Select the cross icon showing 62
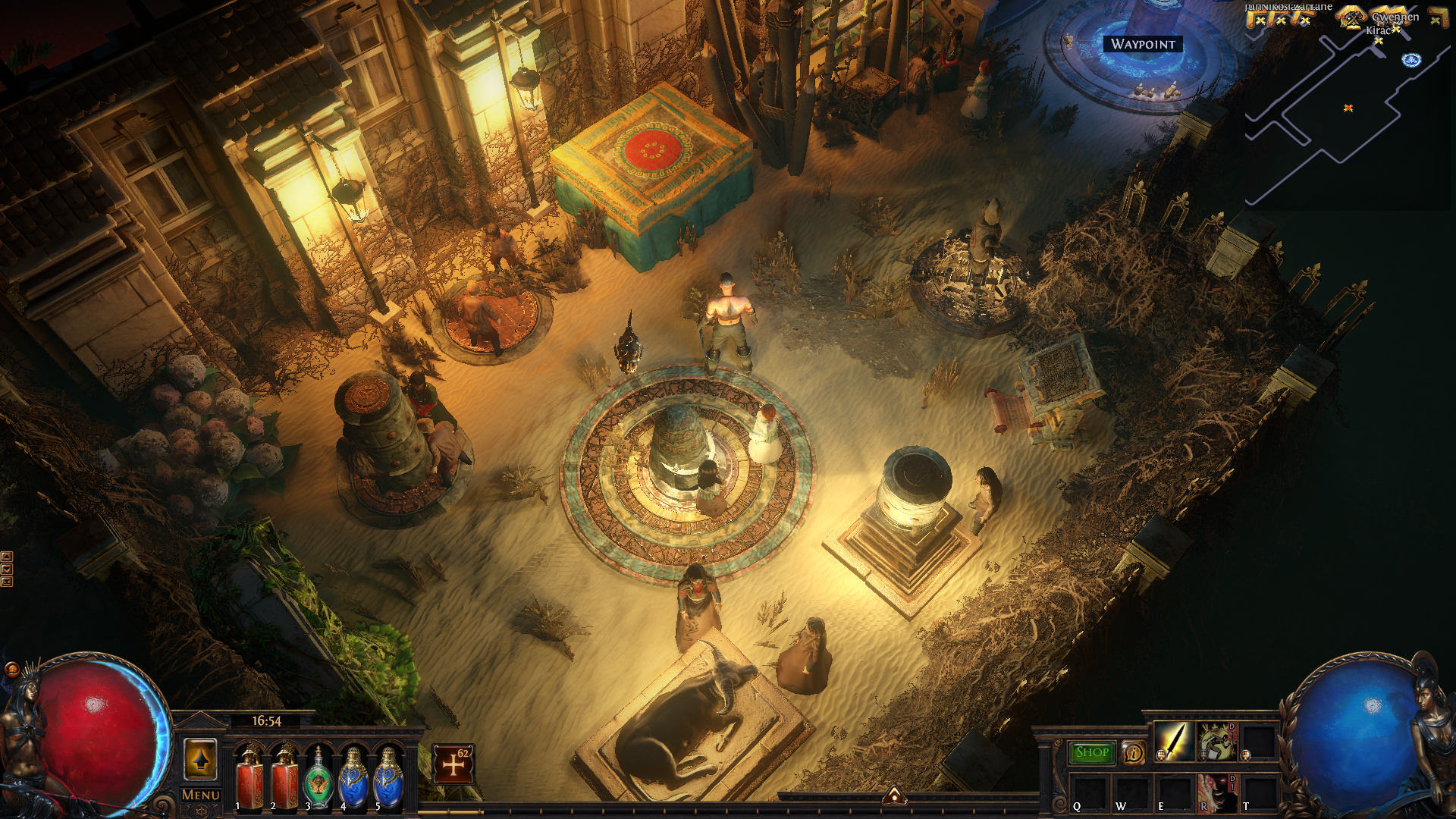Image resolution: width=1456 pixels, height=819 pixels. coord(453,764)
